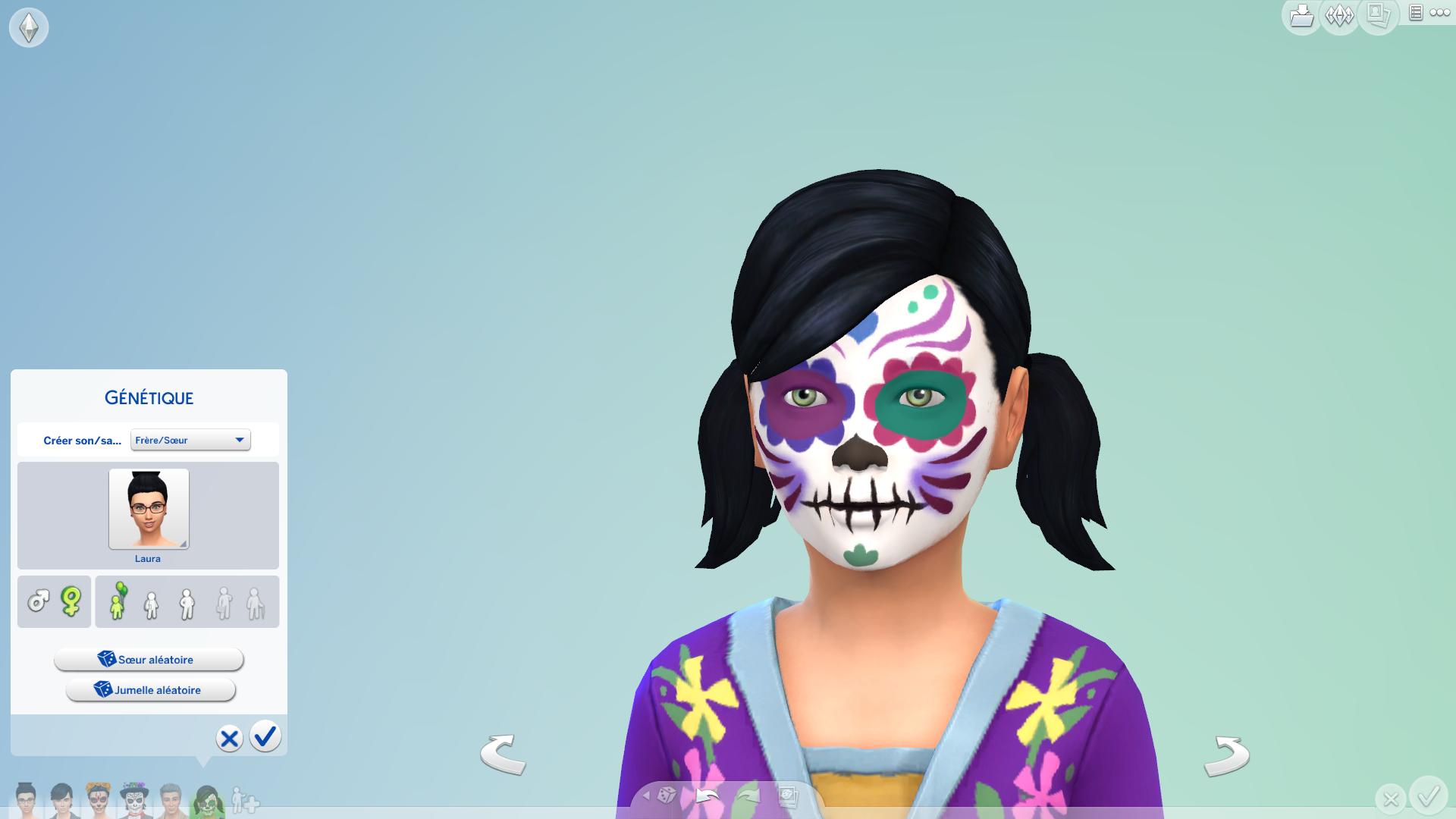The image size is (1456, 819).
Task: Cancel the Génétique panel with the blue X
Action: pyautogui.click(x=229, y=738)
